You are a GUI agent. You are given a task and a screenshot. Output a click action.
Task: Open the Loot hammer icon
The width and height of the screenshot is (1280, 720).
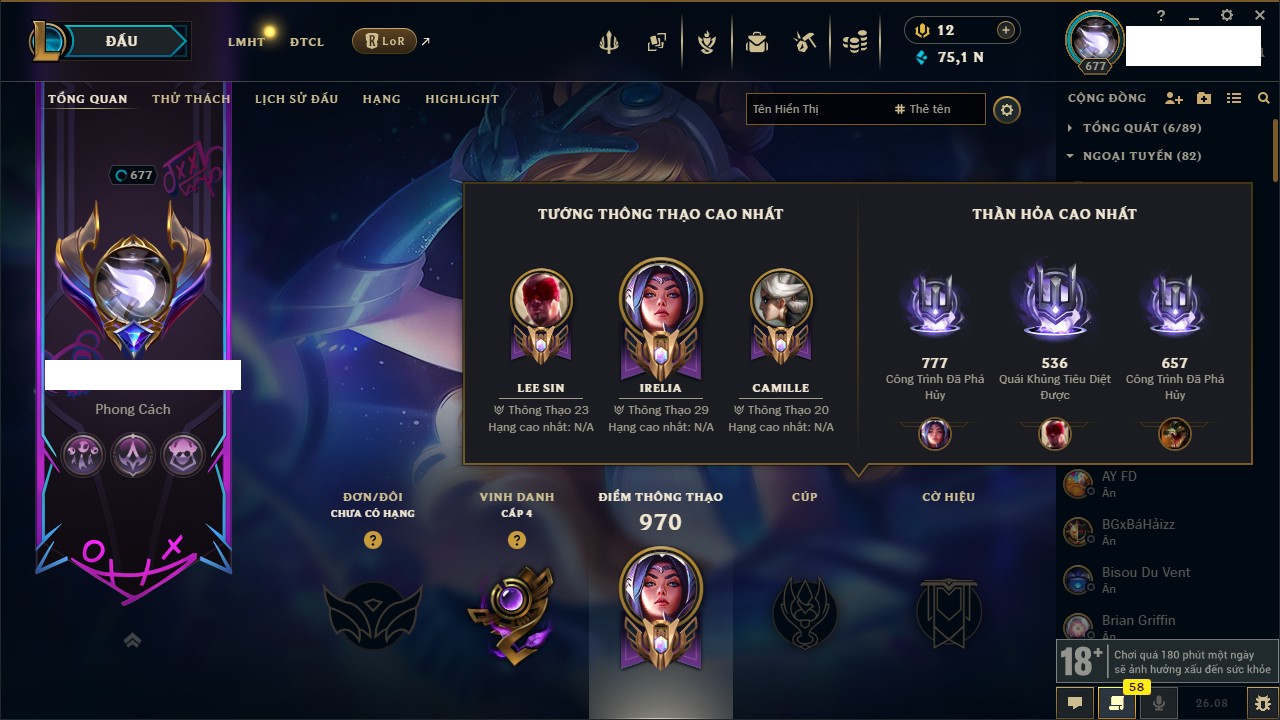(x=805, y=42)
